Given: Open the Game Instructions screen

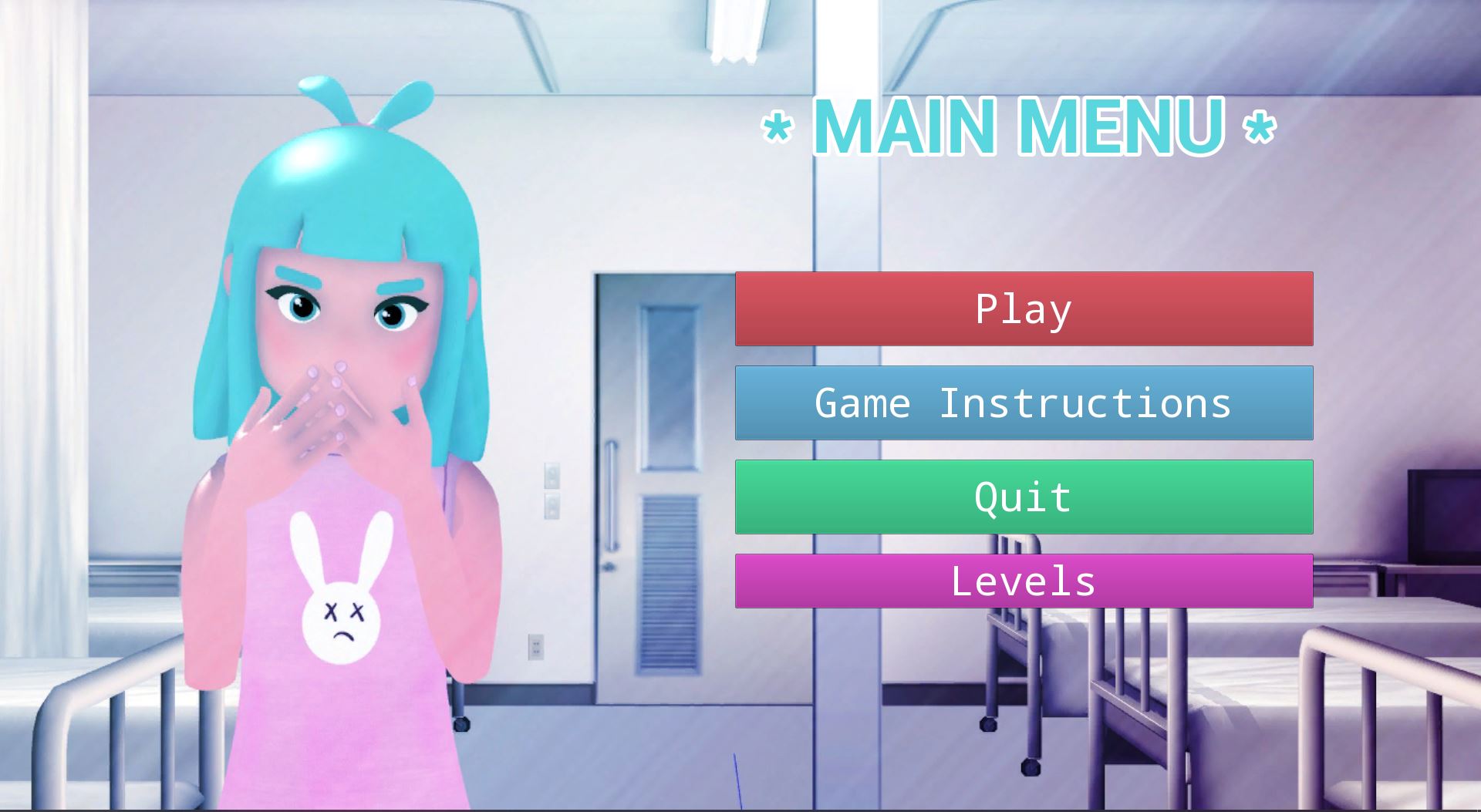Looking at the screenshot, I should click(x=1024, y=403).
